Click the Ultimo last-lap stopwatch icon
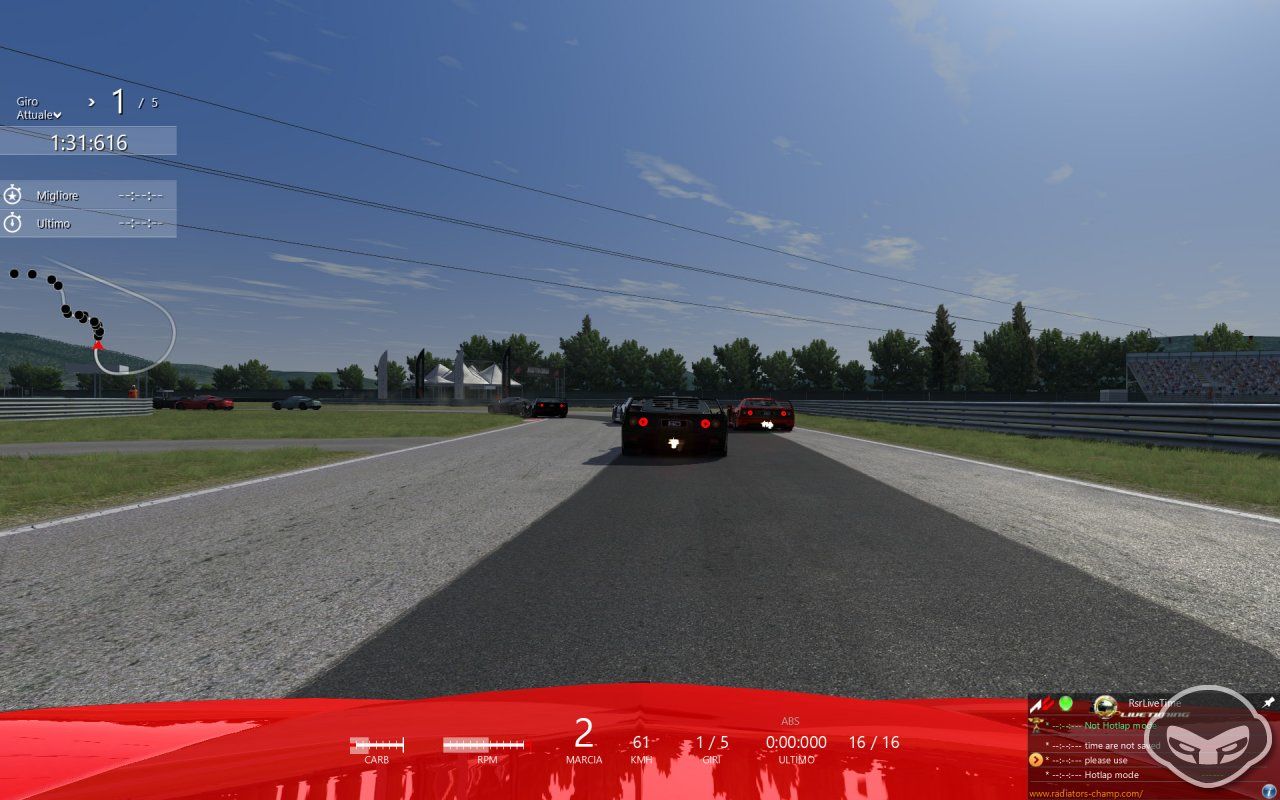The width and height of the screenshot is (1280, 800). pos(15,223)
